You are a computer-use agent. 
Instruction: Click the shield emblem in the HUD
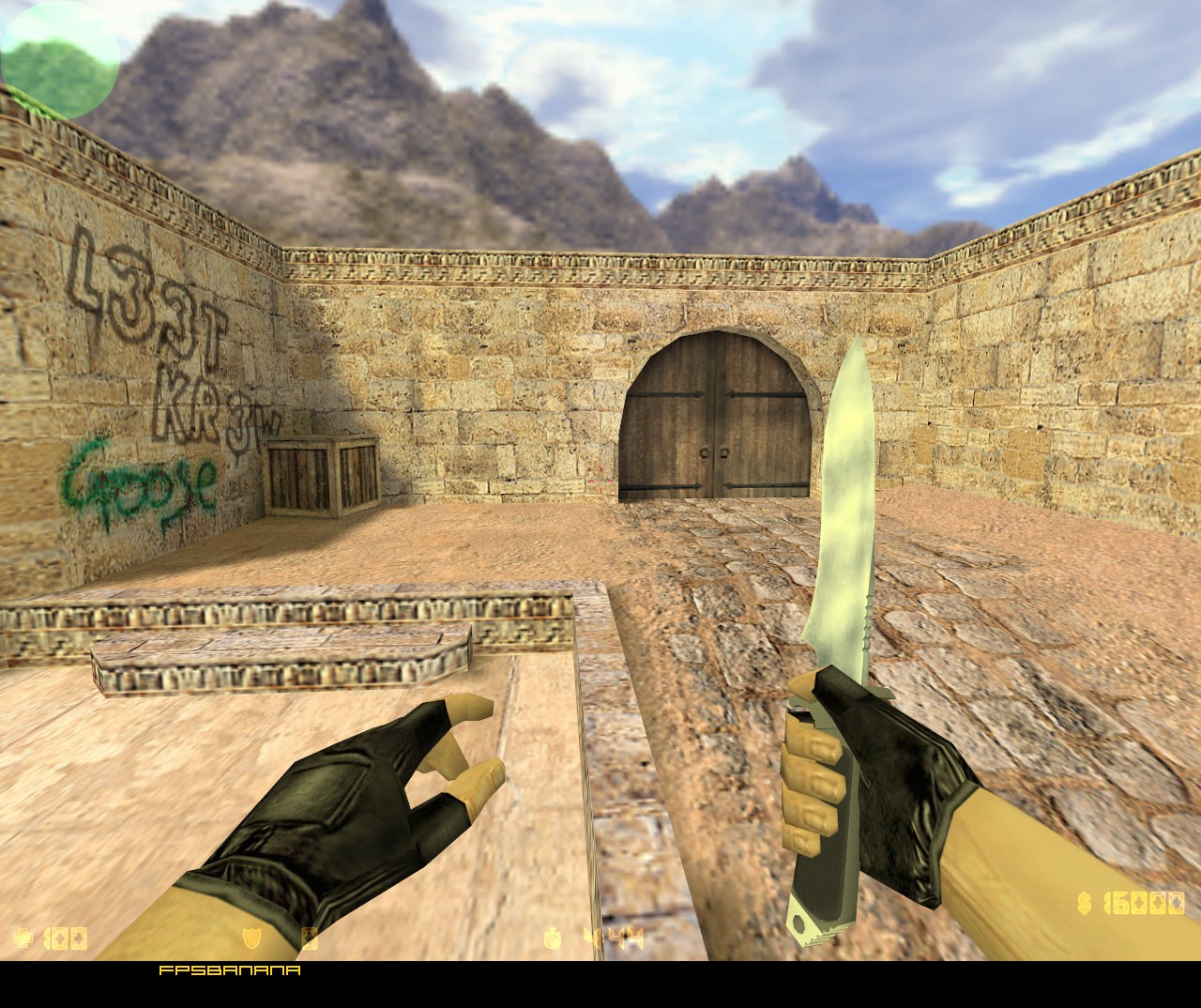click(x=250, y=936)
